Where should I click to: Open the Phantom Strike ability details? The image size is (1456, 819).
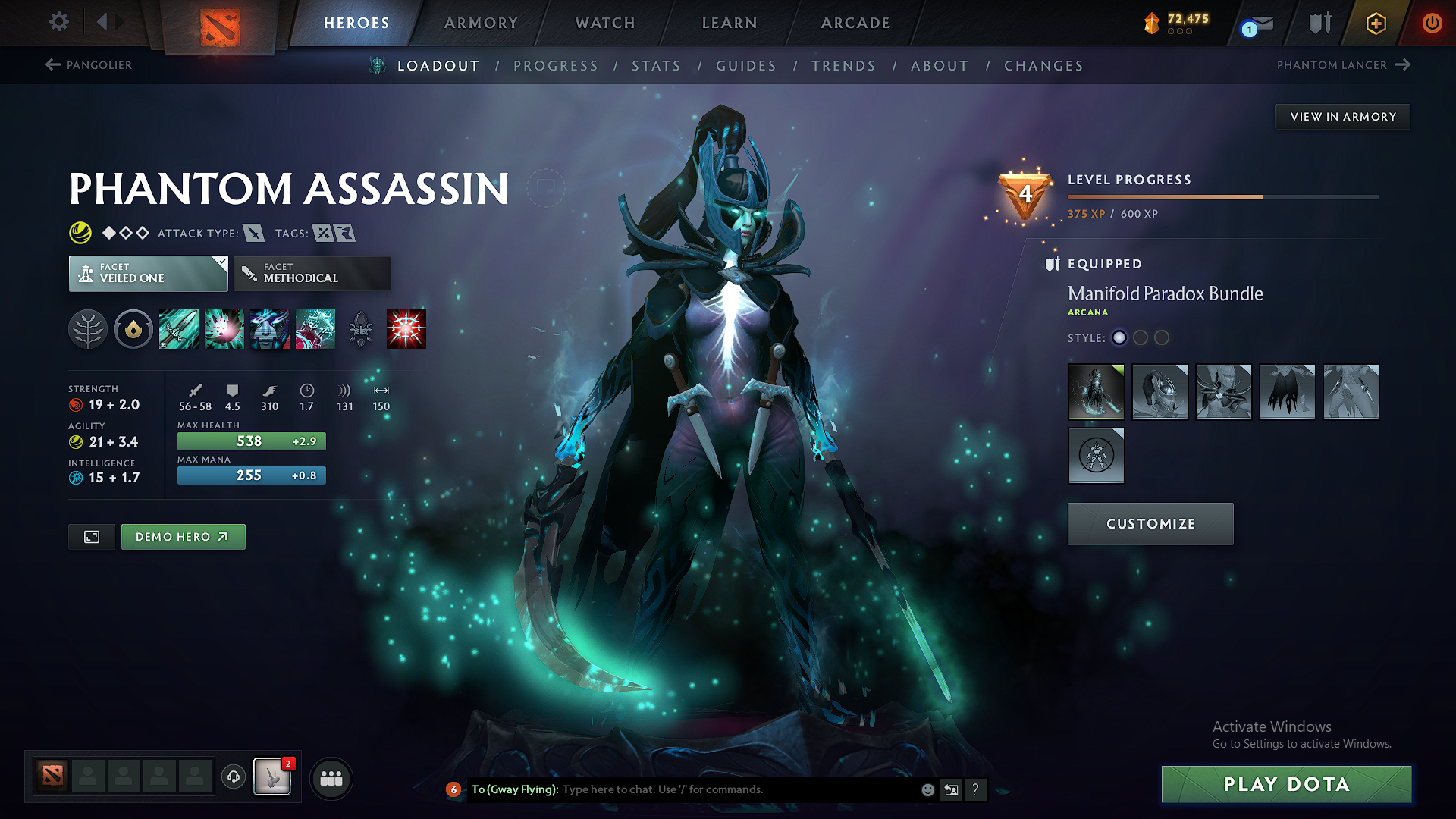pos(224,328)
